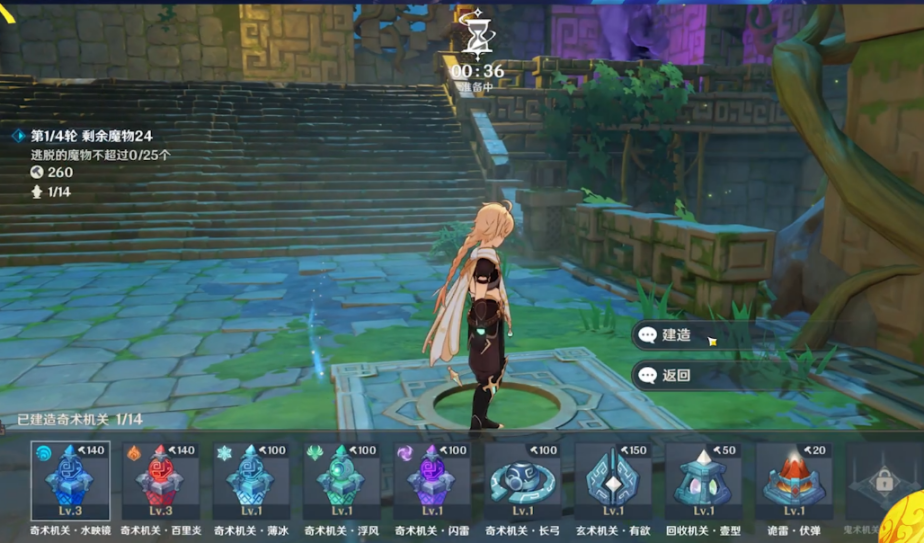Pick the red 百里炎 pyro tower card
The height and width of the screenshot is (543, 924).
click(x=160, y=480)
